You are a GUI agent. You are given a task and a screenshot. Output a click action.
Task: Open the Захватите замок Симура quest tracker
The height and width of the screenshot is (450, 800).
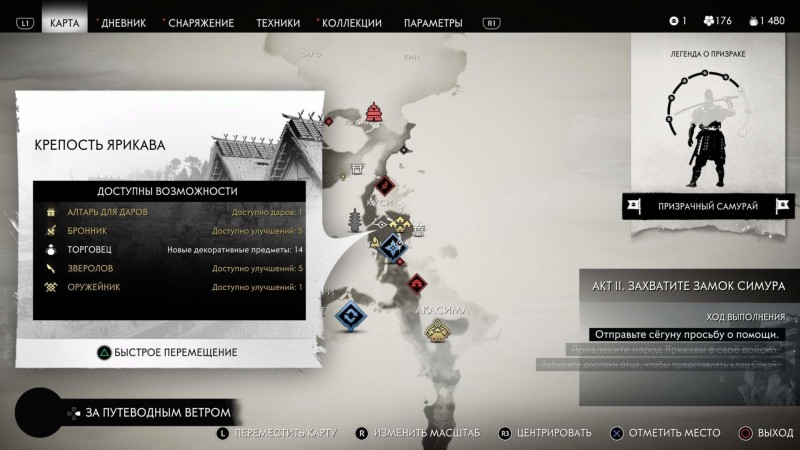pos(690,286)
